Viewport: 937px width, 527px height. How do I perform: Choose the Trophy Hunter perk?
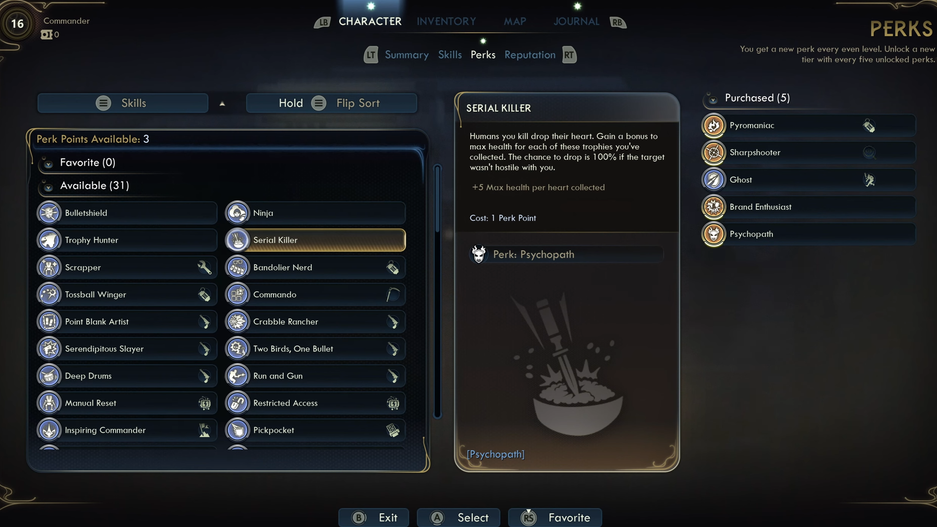pyautogui.click(x=126, y=240)
